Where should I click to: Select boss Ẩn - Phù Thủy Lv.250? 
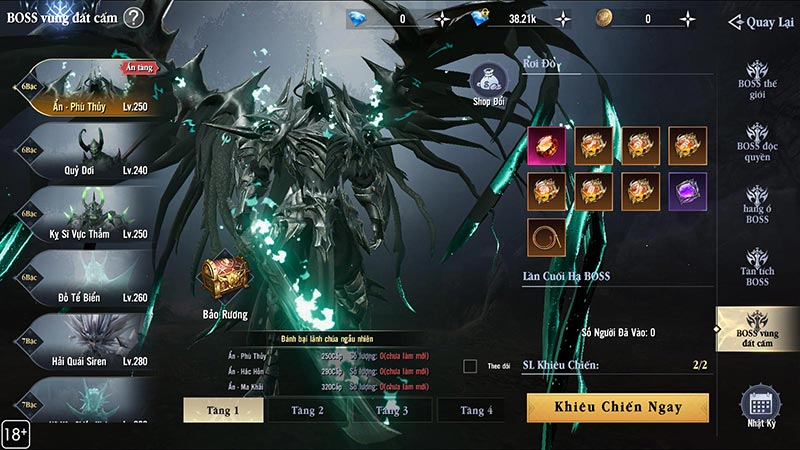coord(85,88)
